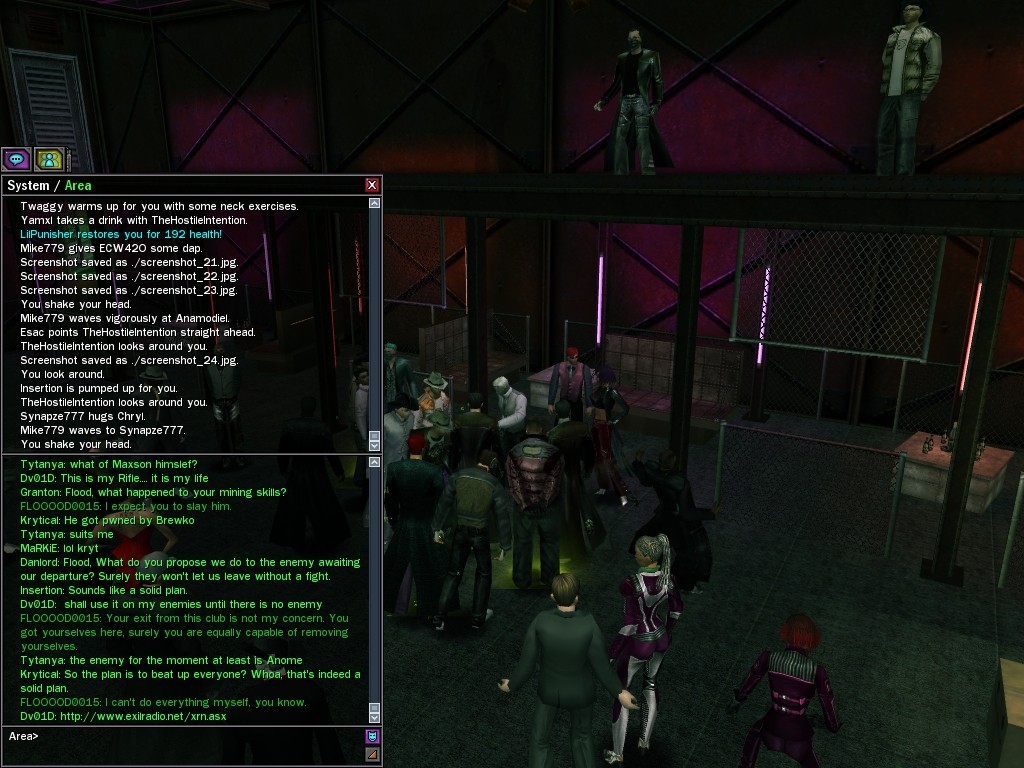This screenshot has height=768, width=1024.
Task: Select the System label in chat title
Action: 28,185
